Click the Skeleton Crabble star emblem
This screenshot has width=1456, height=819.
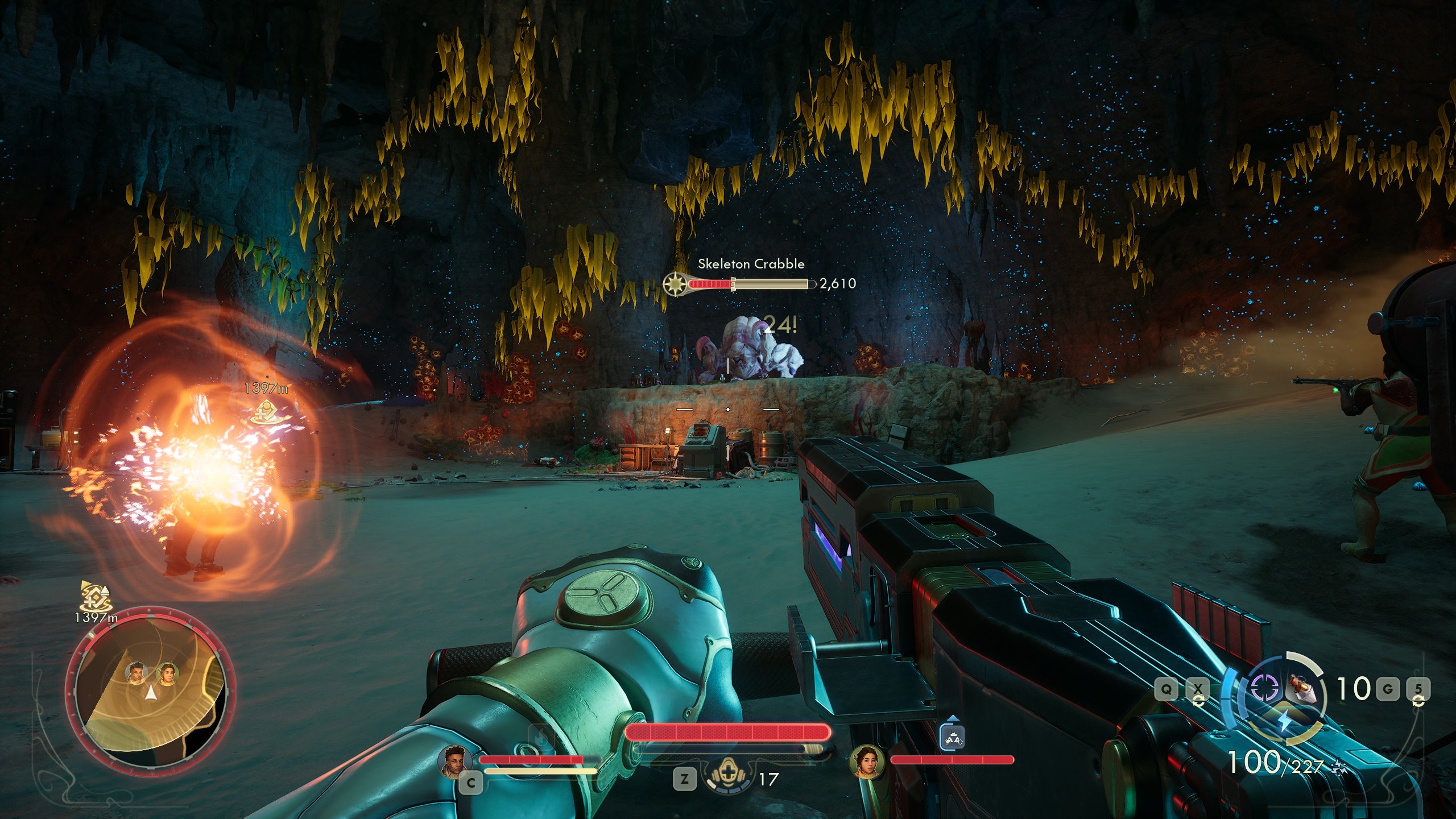pos(675,283)
